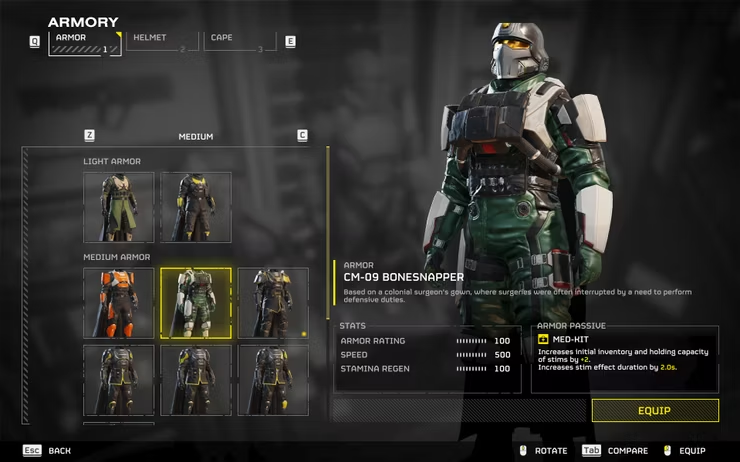This screenshot has height=462, width=740.
Task: Equip the CM-09 Bonesnapper armor
Action: click(x=654, y=410)
